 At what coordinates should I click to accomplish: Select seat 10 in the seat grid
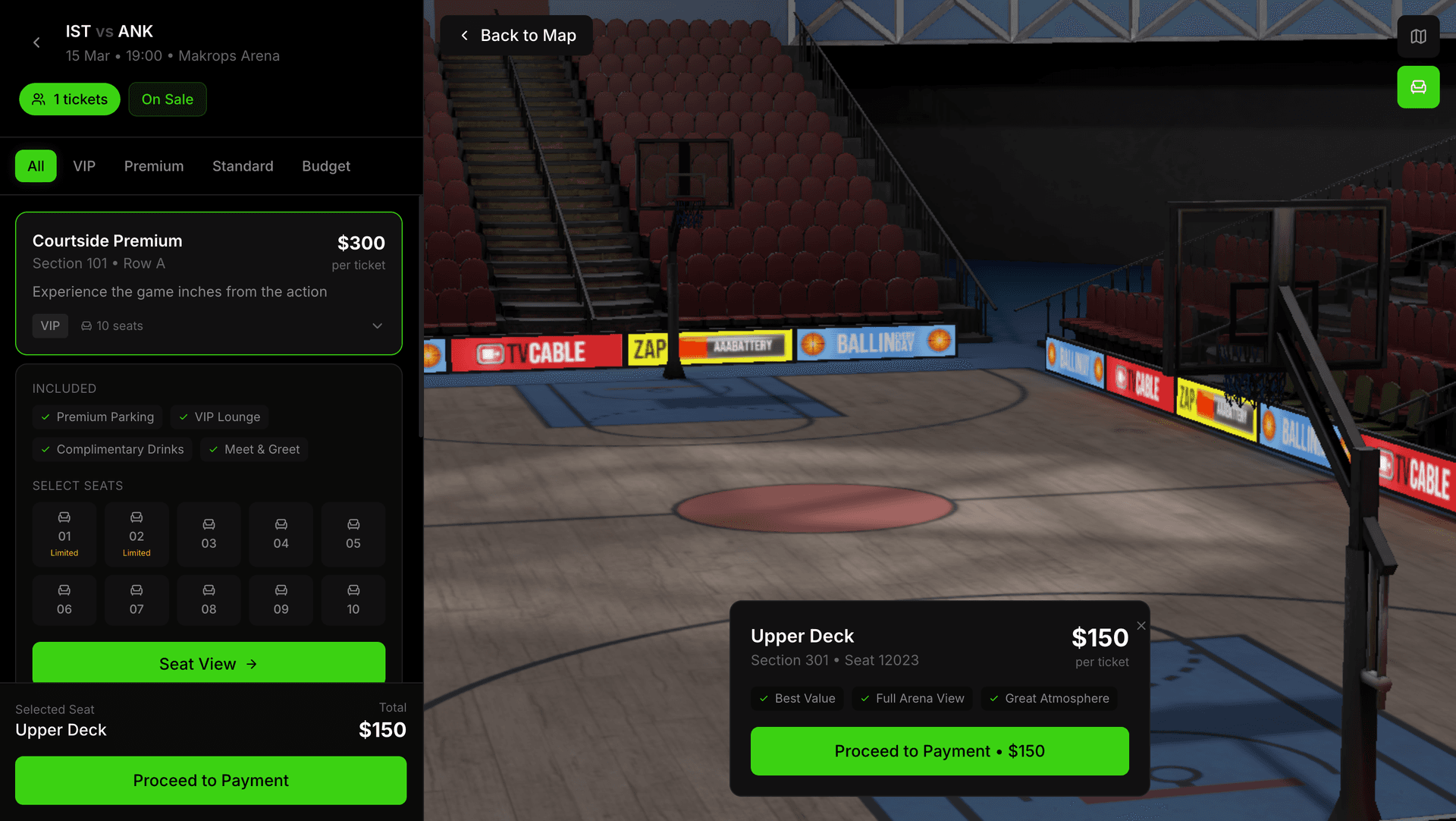(353, 600)
